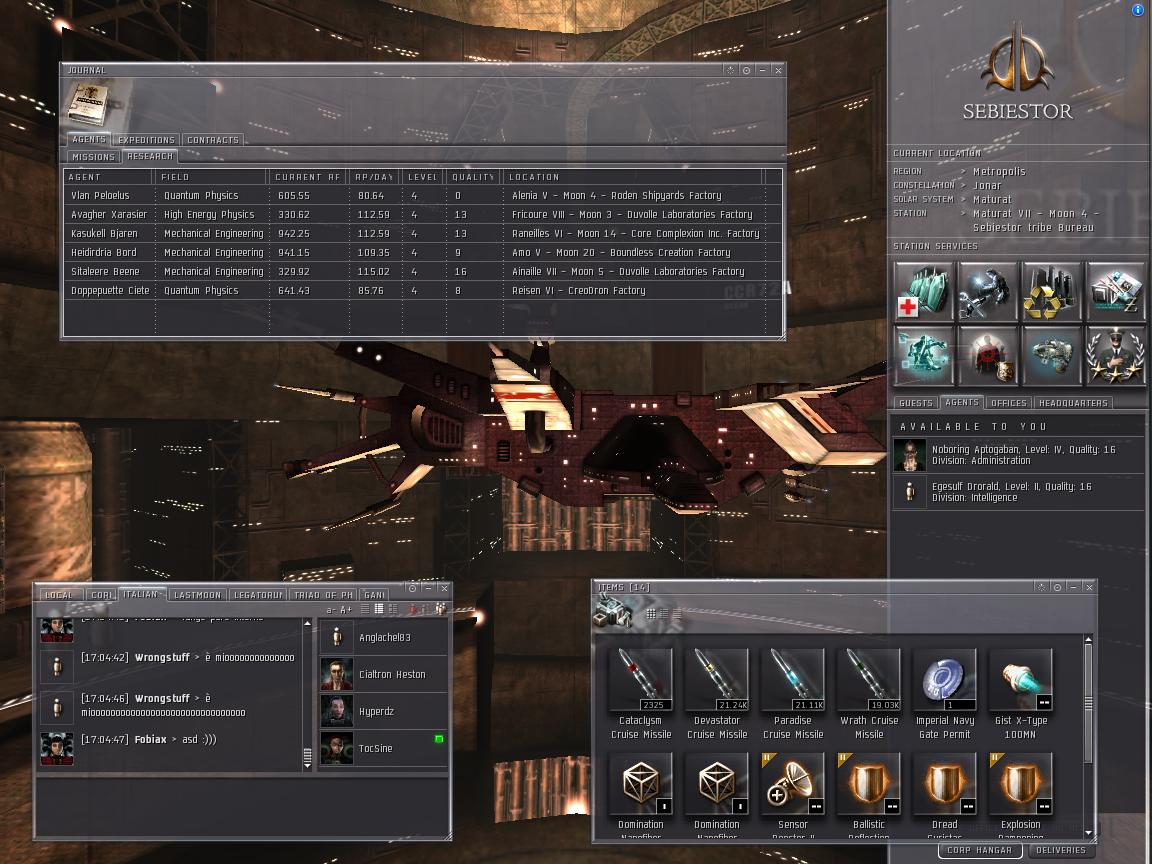Switch to the Expeditions journal tab
1152x864 pixels.
click(x=146, y=140)
